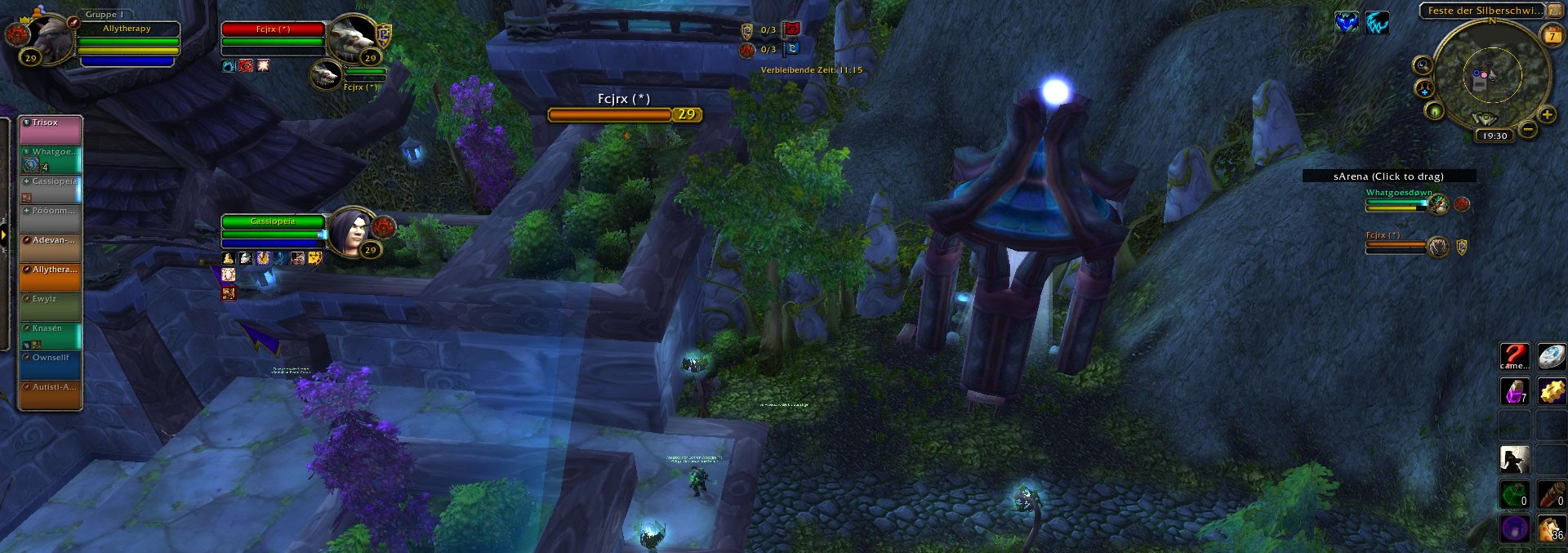
Task: Zoom out the minimap
Action: [x=1528, y=130]
